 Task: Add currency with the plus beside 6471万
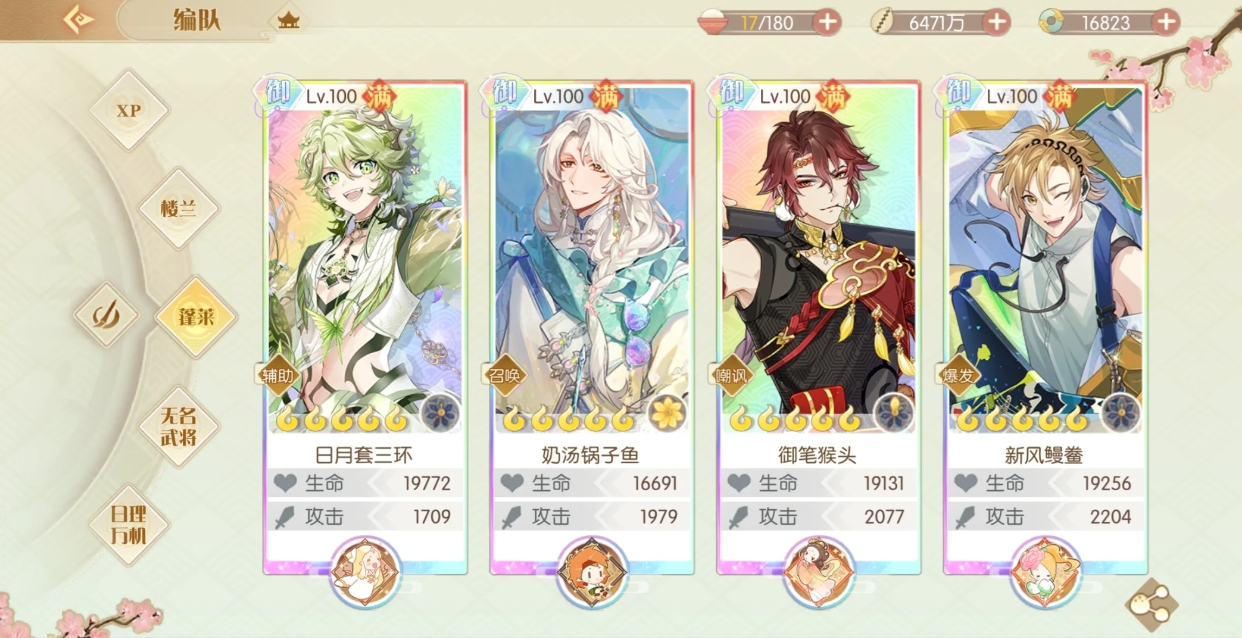(x=996, y=22)
